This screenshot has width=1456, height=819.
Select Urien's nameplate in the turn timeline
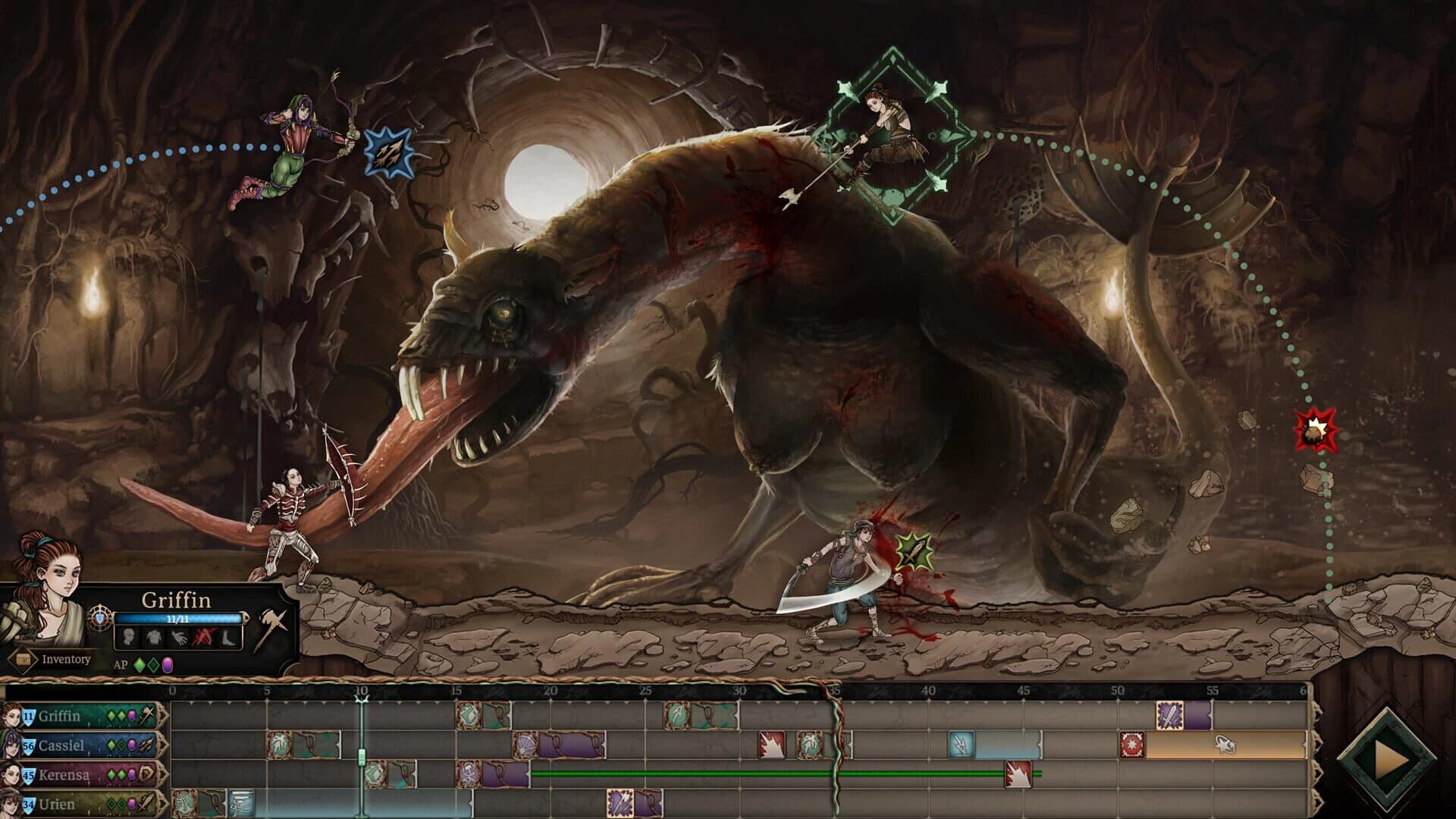coord(61,802)
